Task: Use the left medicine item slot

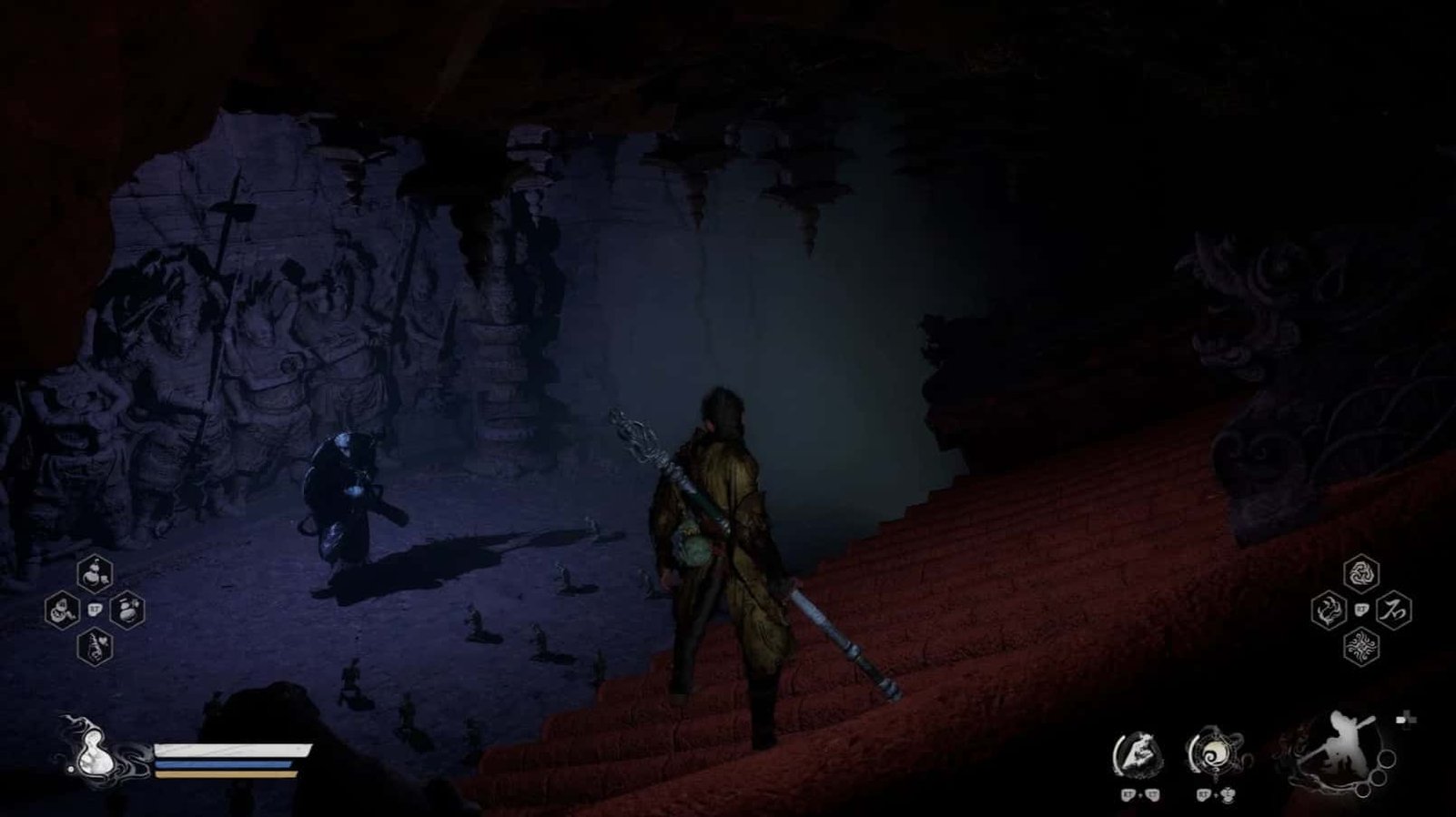Action: (x=62, y=610)
